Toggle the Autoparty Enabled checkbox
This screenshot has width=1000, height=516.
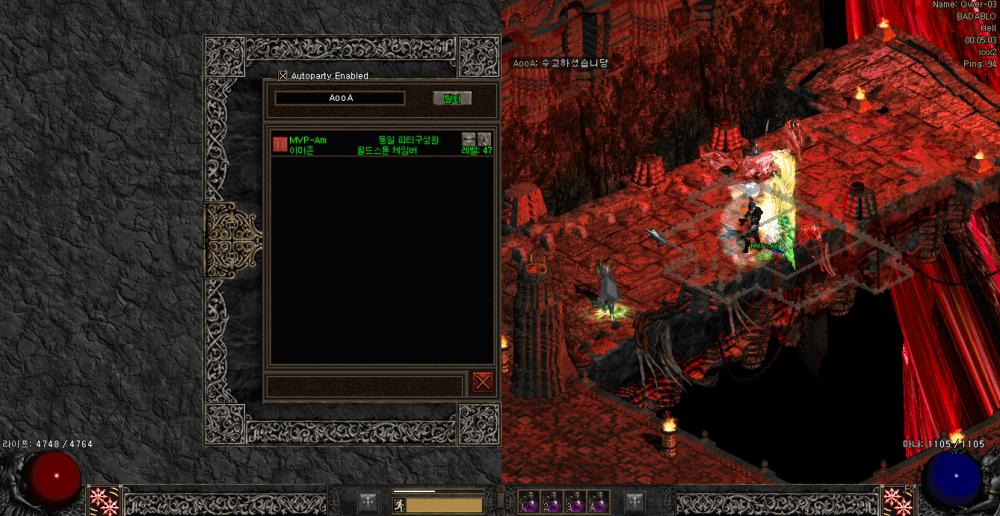coord(283,75)
